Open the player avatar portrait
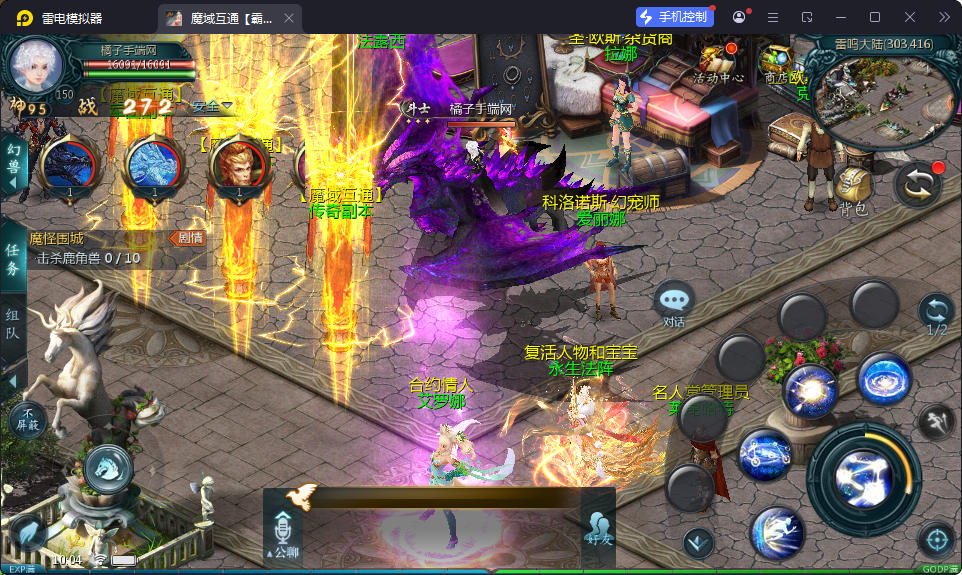This screenshot has width=962, height=575. tap(36, 64)
